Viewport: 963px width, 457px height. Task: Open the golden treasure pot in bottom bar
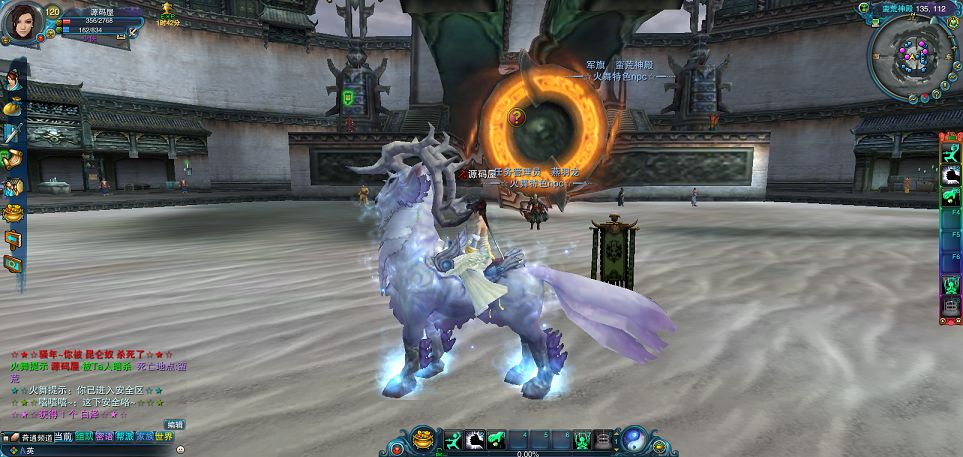[424, 440]
